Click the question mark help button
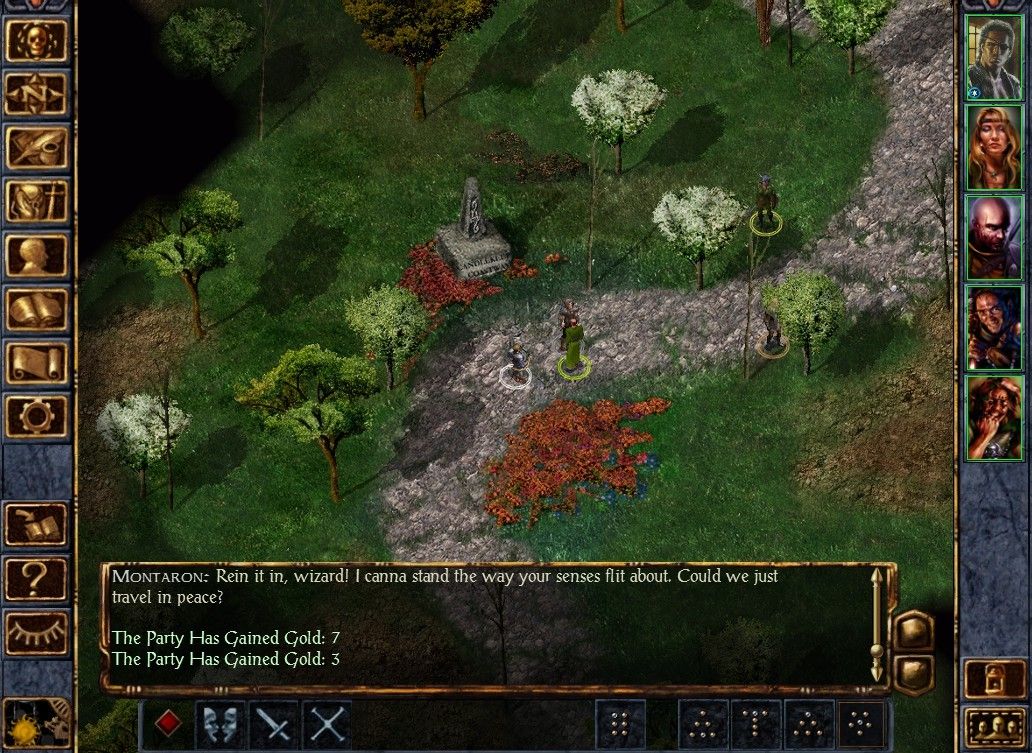Image resolution: width=1032 pixels, height=753 pixels. [37, 578]
